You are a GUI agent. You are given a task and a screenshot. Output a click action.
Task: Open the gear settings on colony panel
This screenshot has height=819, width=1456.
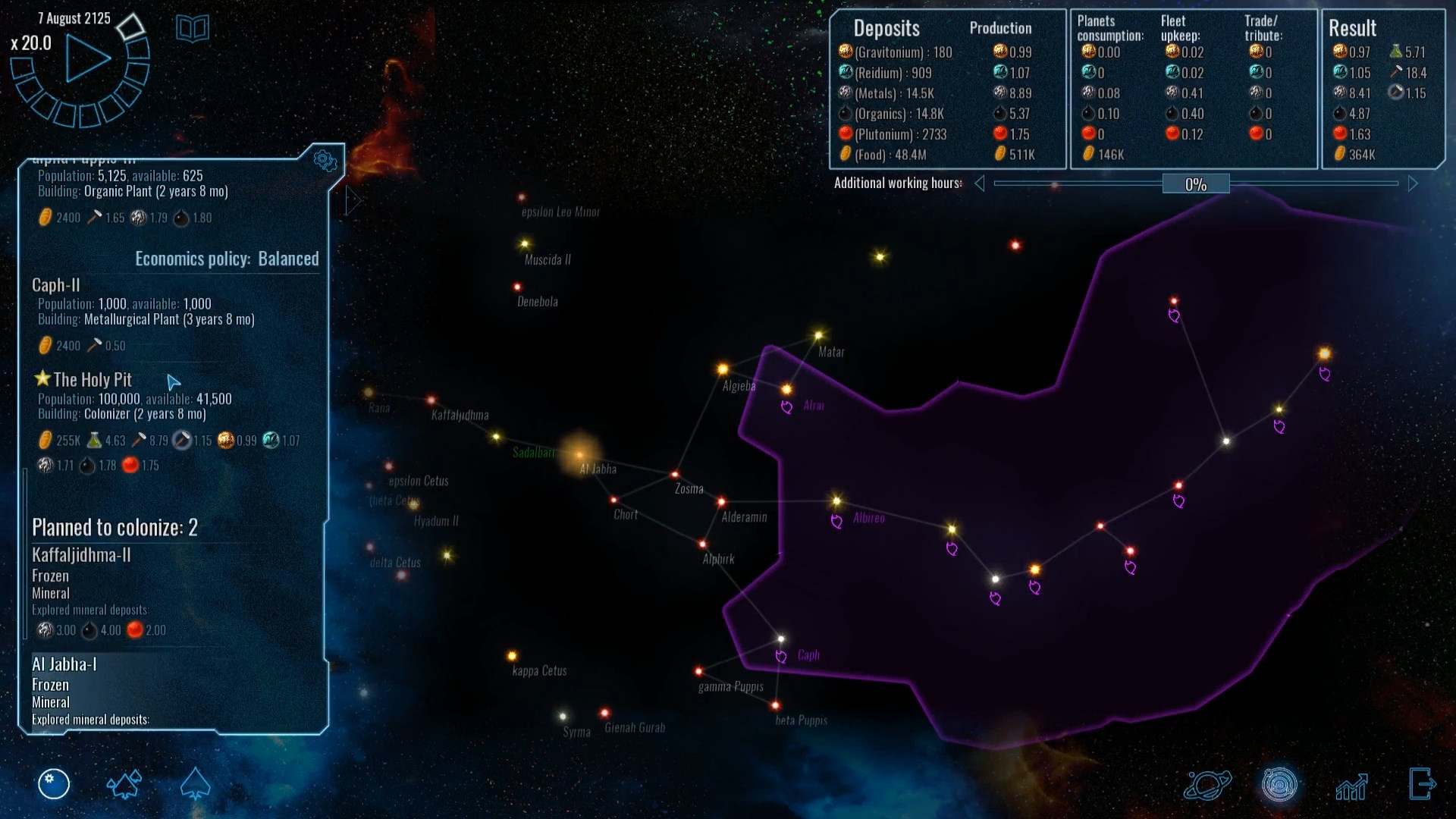tap(325, 160)
